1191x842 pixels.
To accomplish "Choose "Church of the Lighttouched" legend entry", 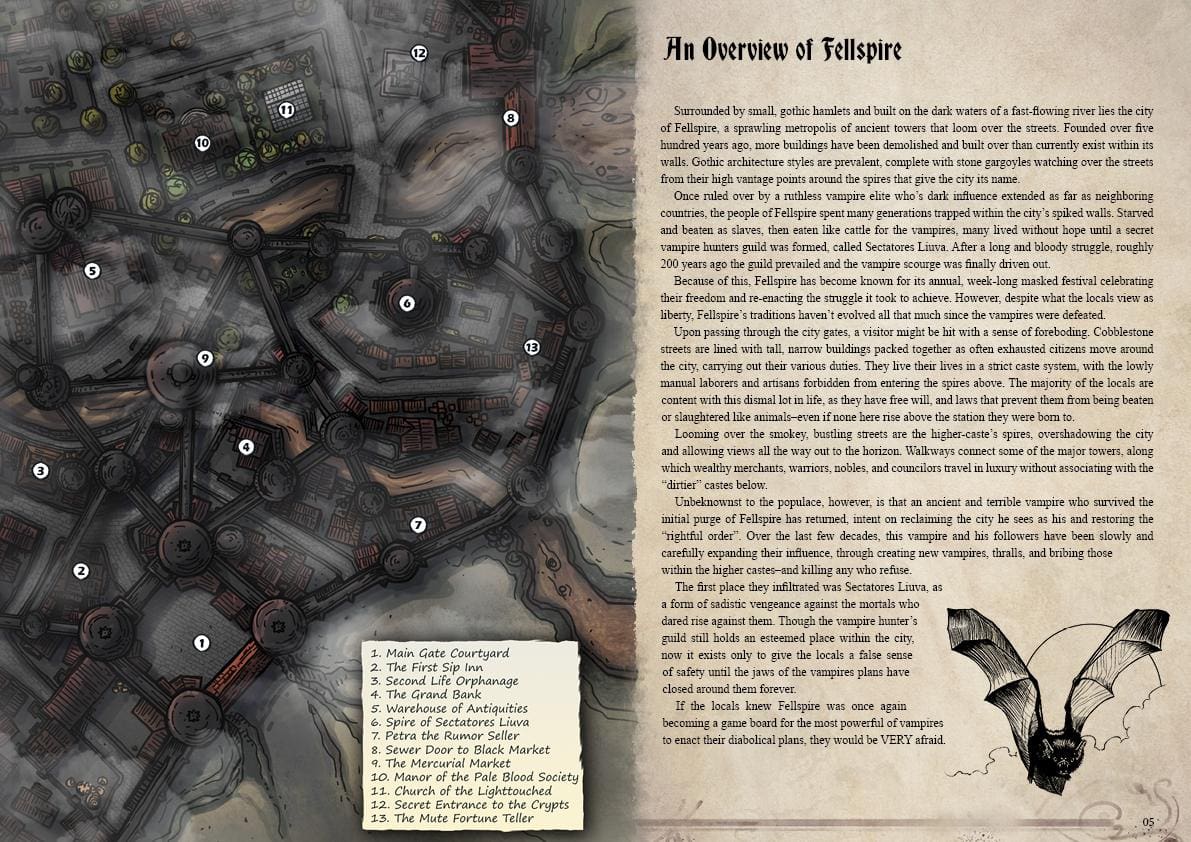I will [461, 791].
